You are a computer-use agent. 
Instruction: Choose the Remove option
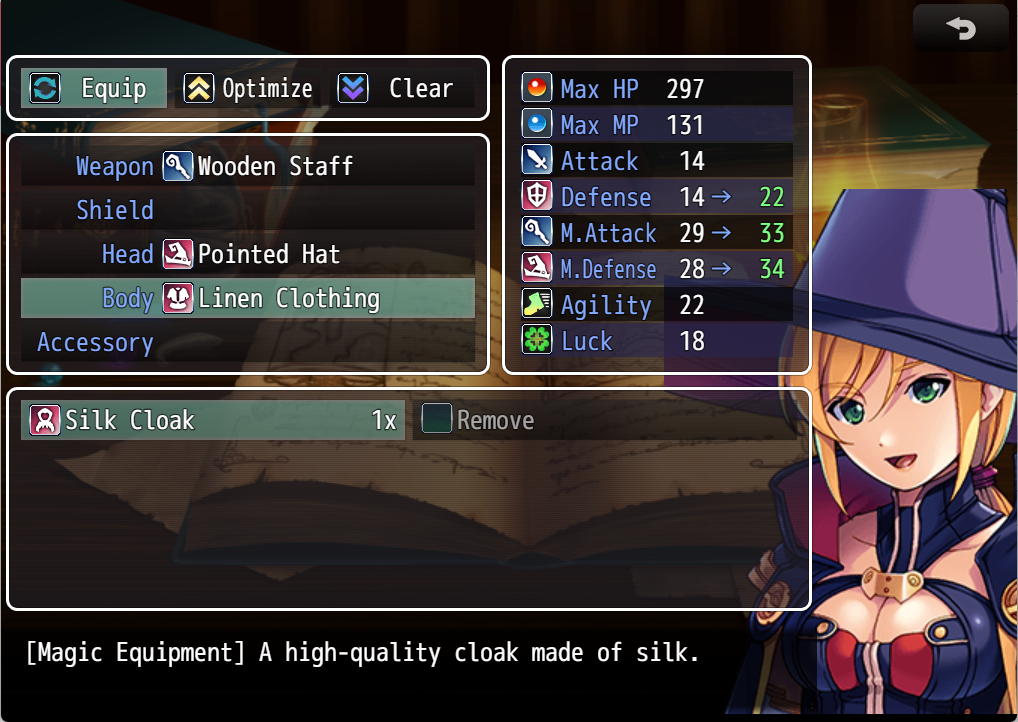tap(480, 420)
